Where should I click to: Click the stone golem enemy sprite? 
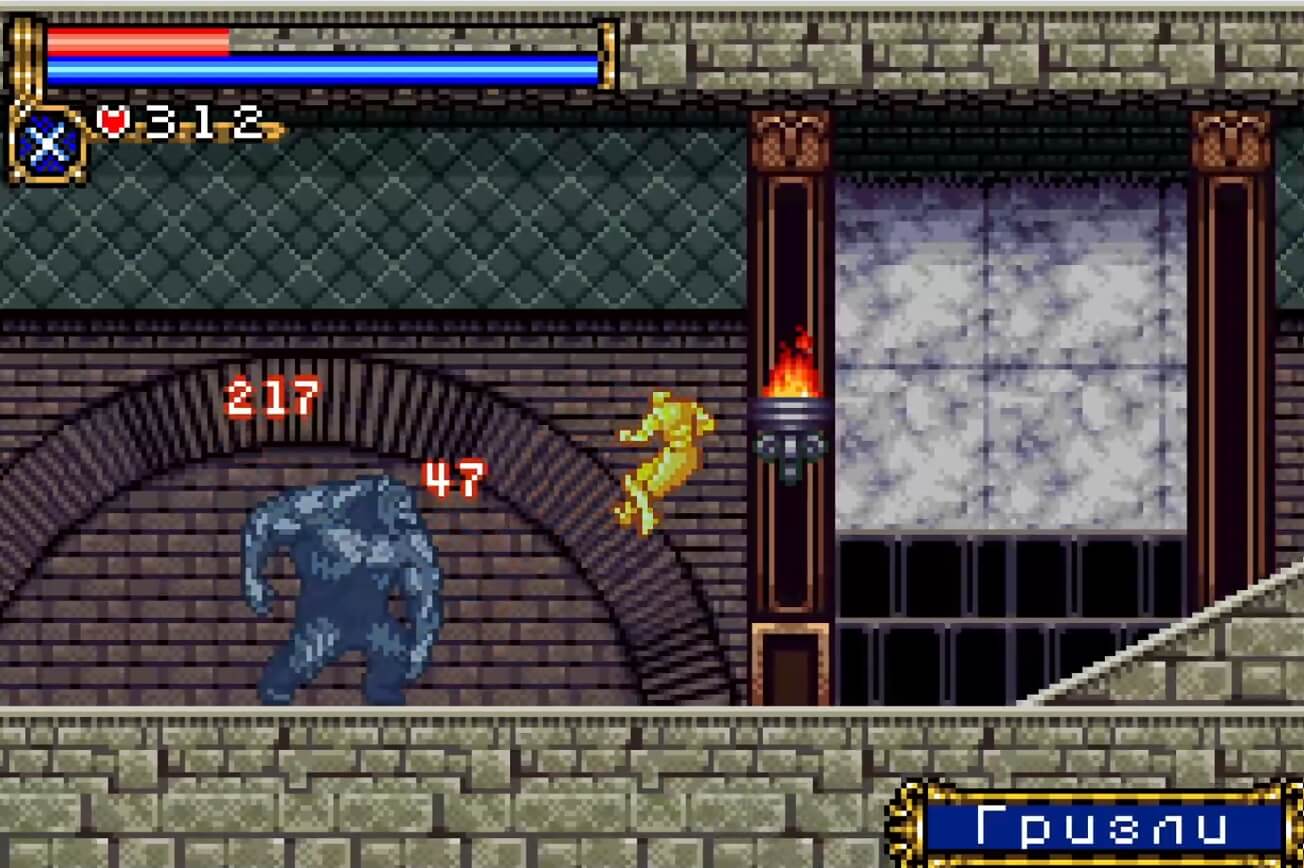click(340, 590)
